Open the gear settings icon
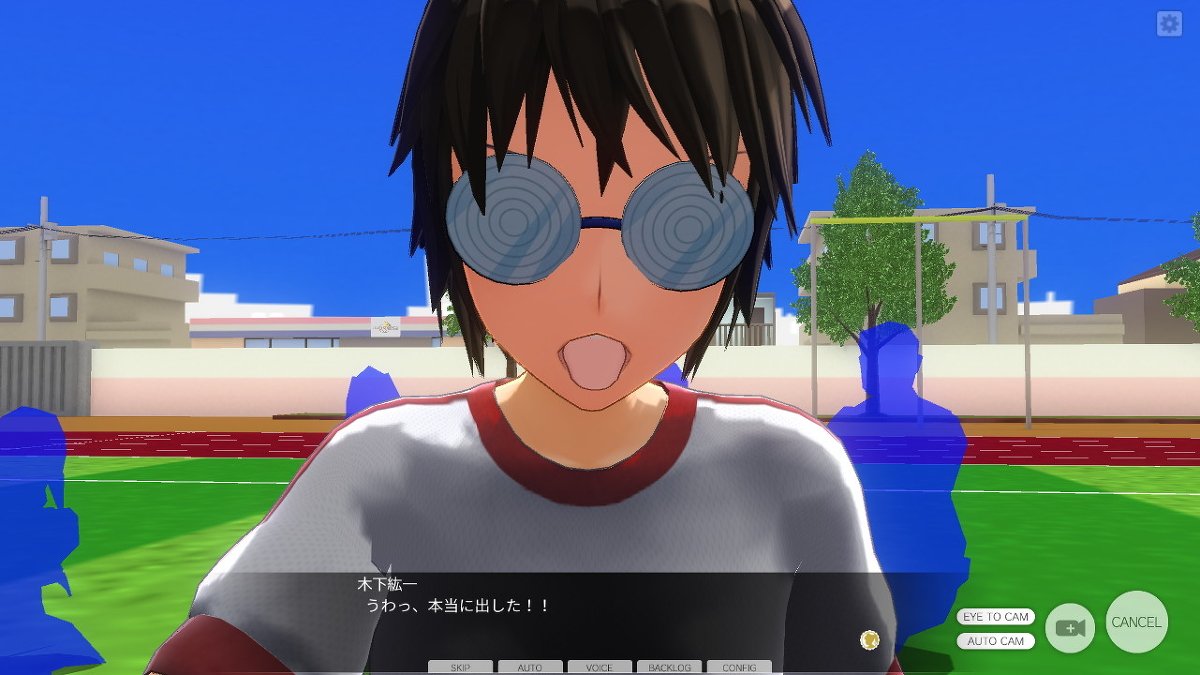 click(1169, 24)
